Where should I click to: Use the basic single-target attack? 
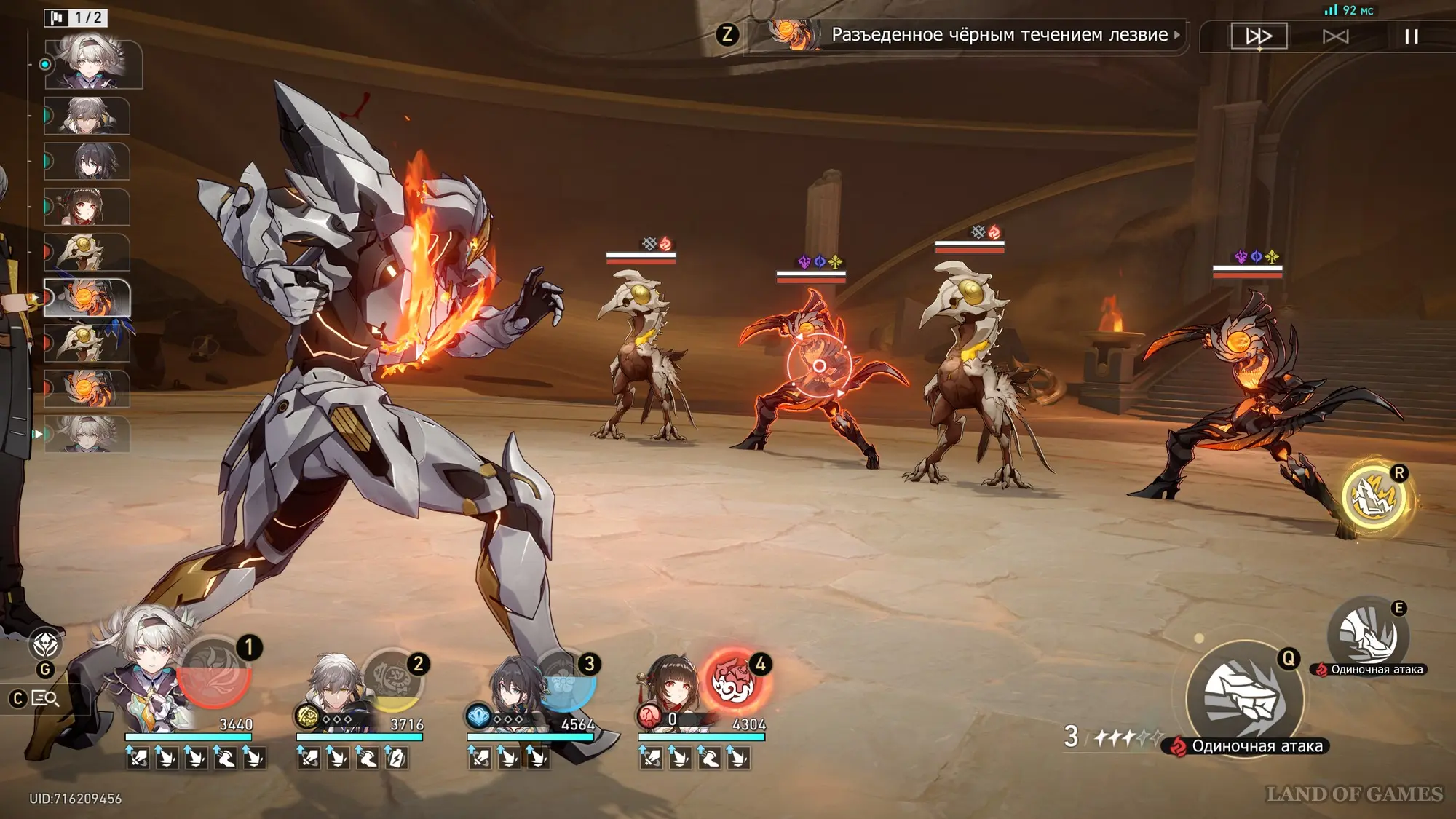(x=1244, y=697)
